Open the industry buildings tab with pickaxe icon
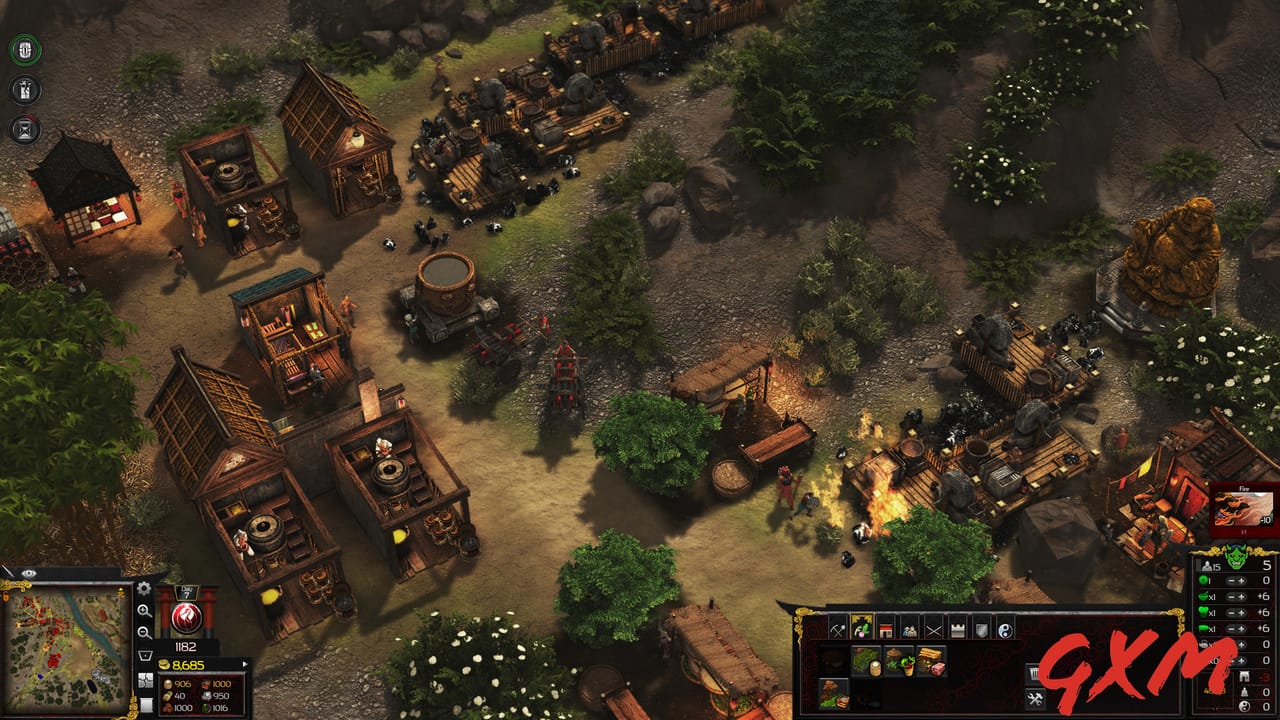The width and height of the screenshot is (1280, 720). tap(837, 629)
